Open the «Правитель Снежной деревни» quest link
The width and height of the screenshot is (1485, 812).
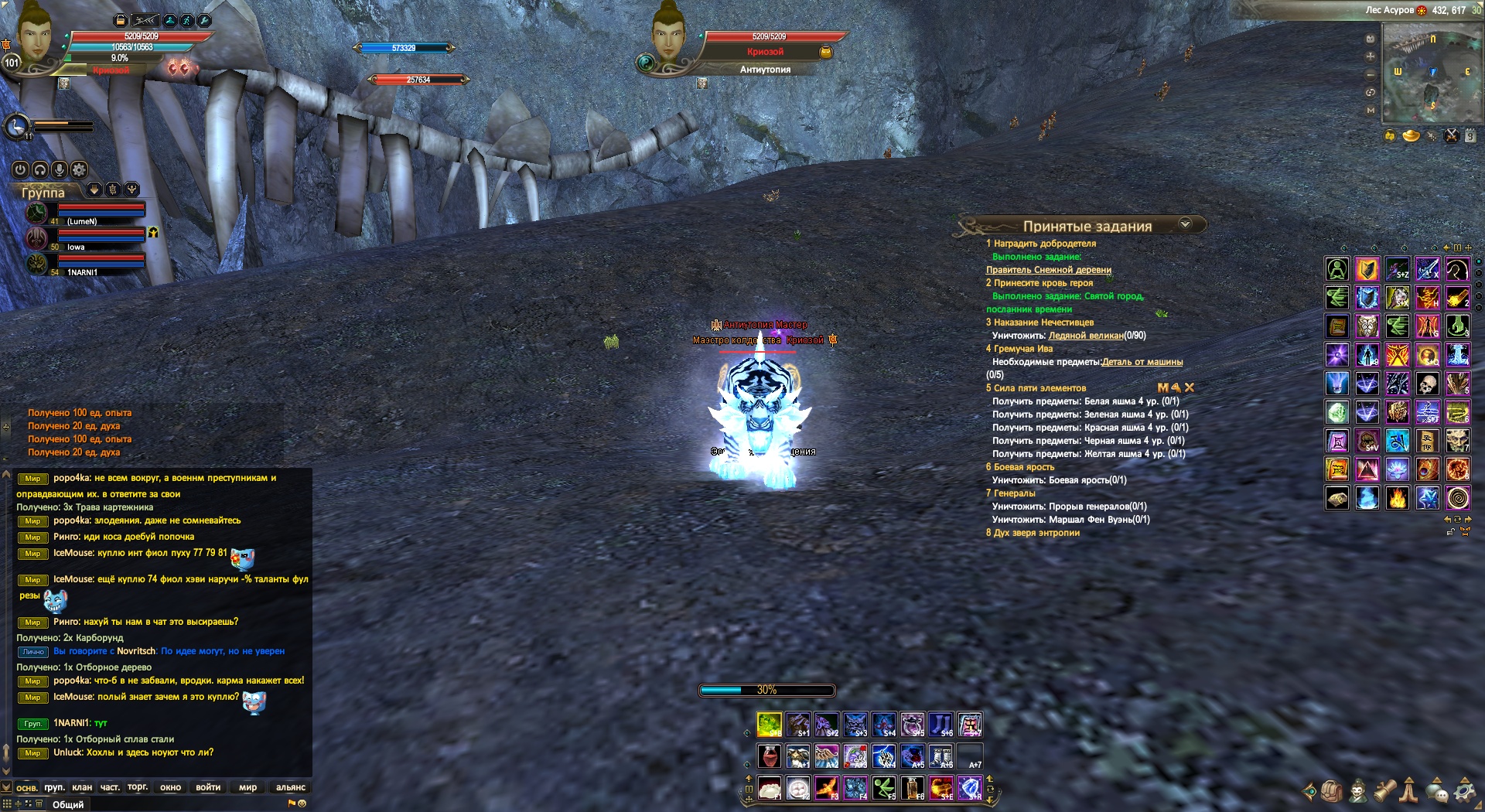point(1048,270)
